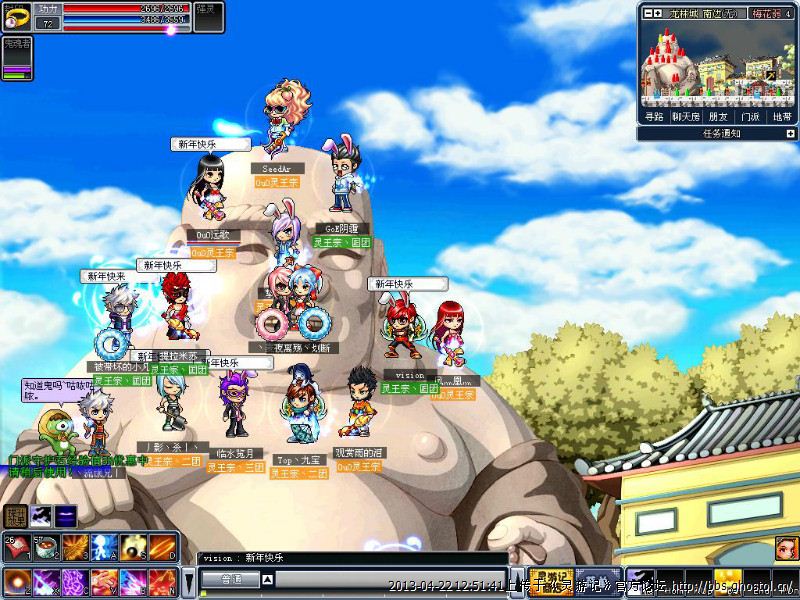Activate the purple lightning skill on X
The width and height of the screenshot is (800, 600).
46,581
